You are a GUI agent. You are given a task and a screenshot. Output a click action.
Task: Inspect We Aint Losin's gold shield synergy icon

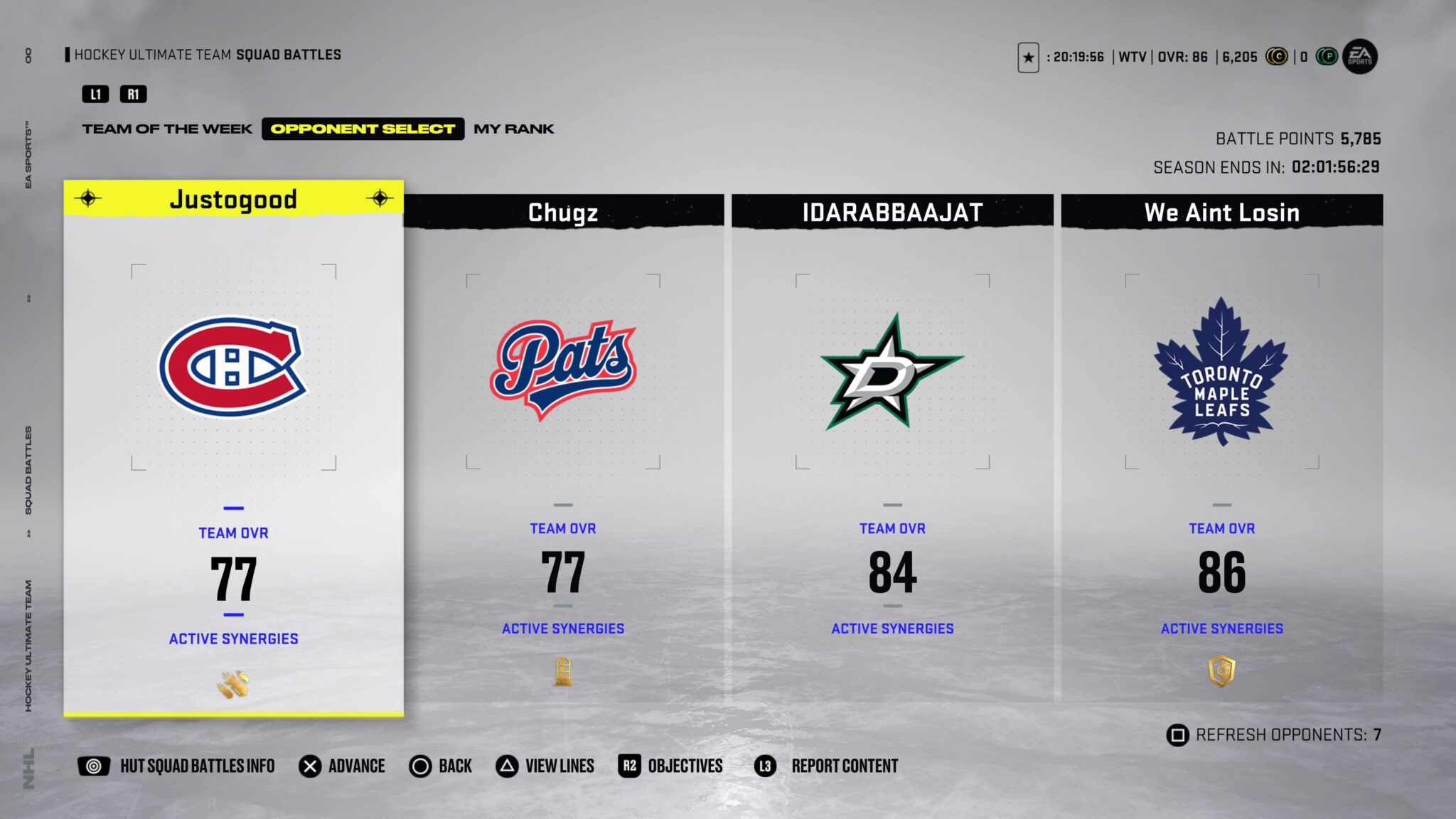coord(1221,671)
